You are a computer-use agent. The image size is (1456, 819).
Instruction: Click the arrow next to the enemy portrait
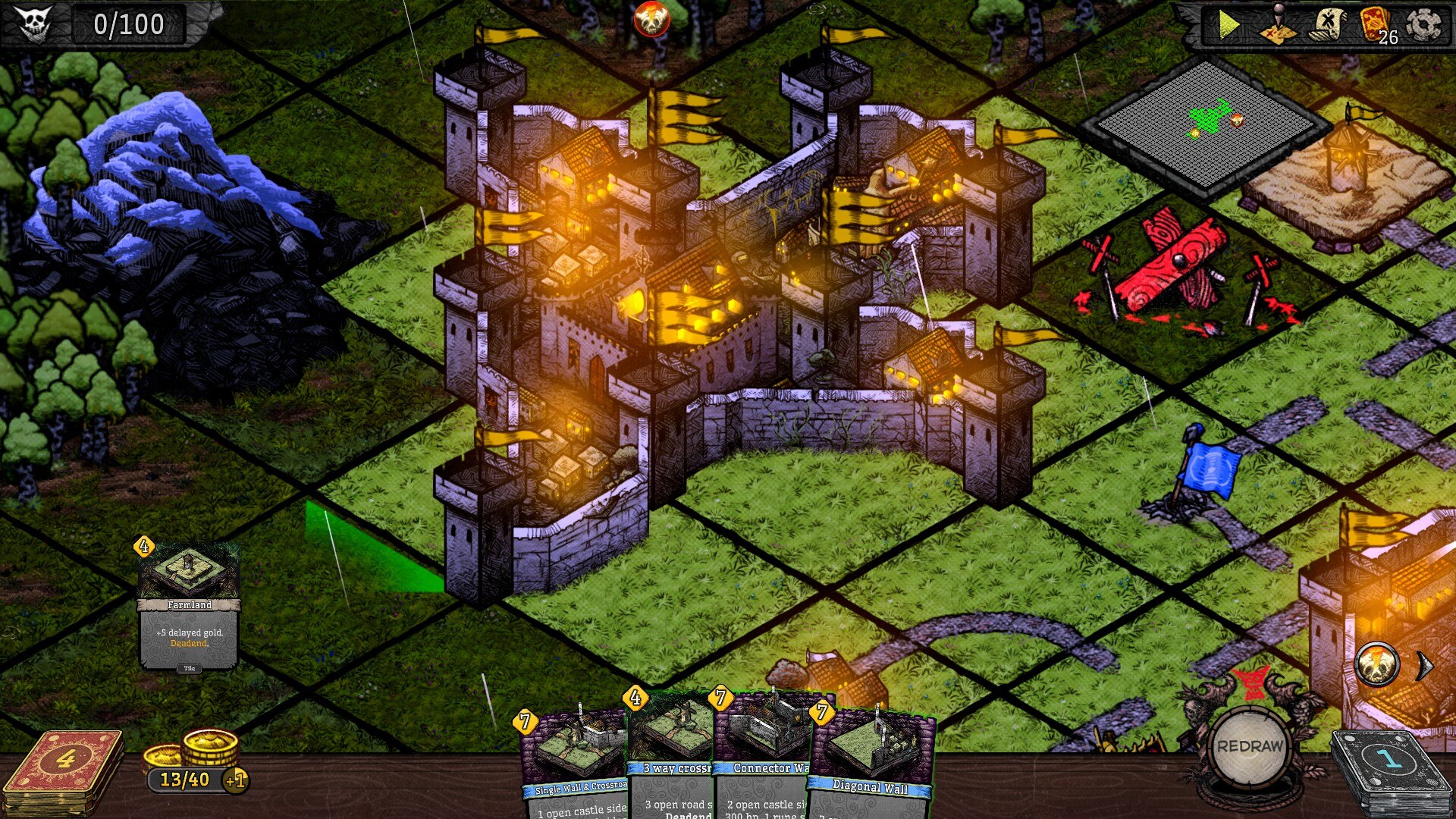coord(1426,666)
